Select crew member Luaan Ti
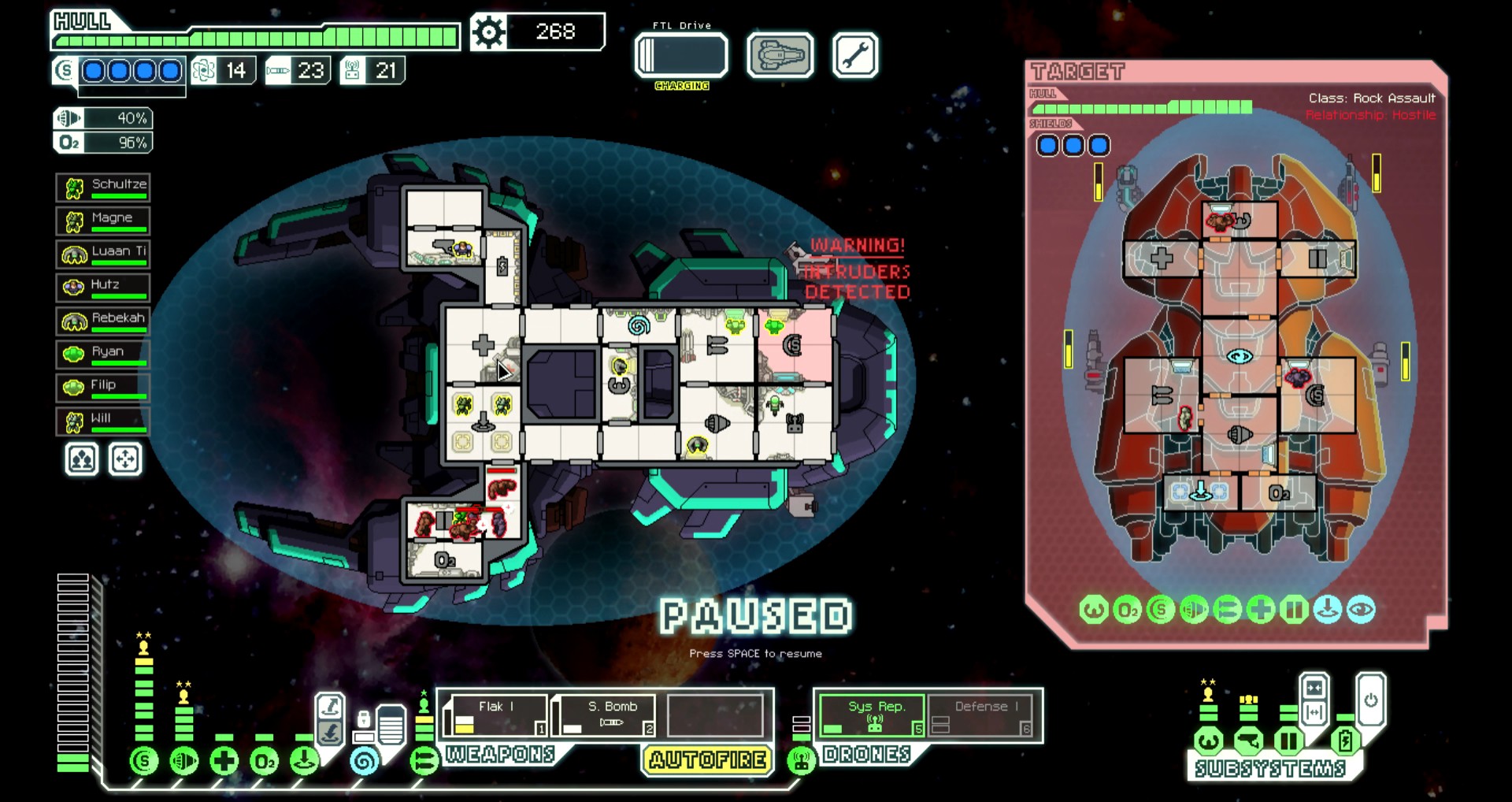1512x802 pixels. tap(103, 254)
